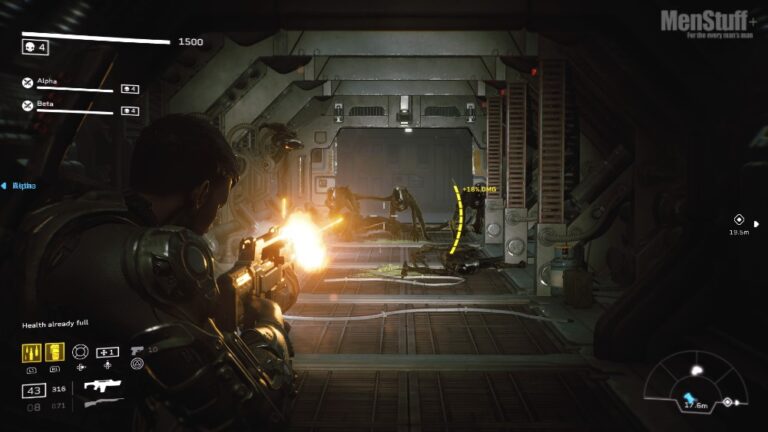The width and height of the screenshot is (768, 432).
Task: Select the pulse rifle primary weapon
Action: 101,385
